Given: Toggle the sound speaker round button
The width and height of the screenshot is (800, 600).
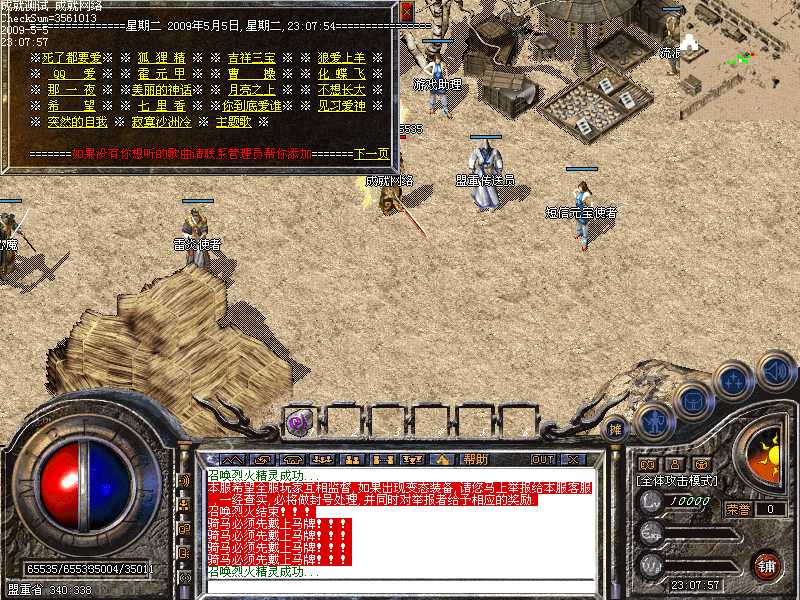Looking at the screenshot, I should (x=775, y=370).
